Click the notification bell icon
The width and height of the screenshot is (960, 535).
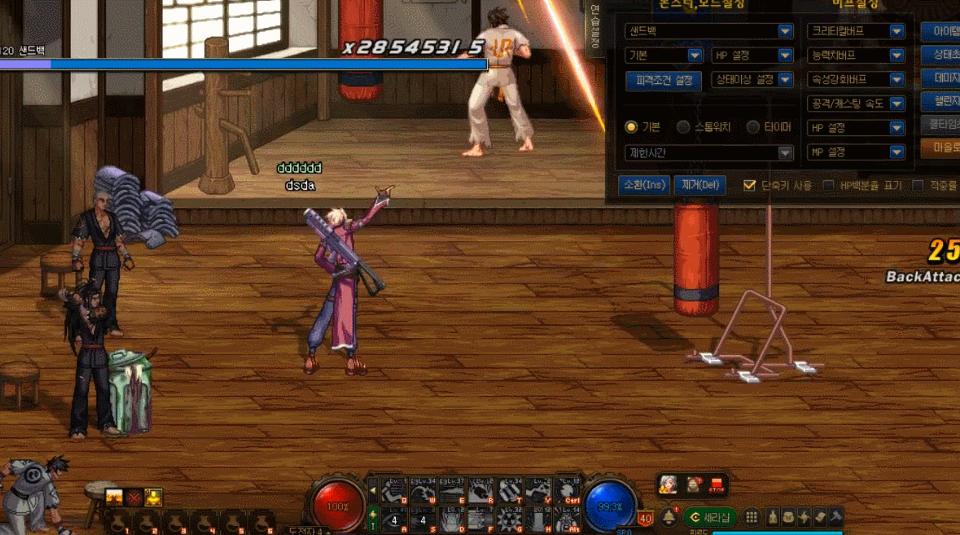(668, 516)
